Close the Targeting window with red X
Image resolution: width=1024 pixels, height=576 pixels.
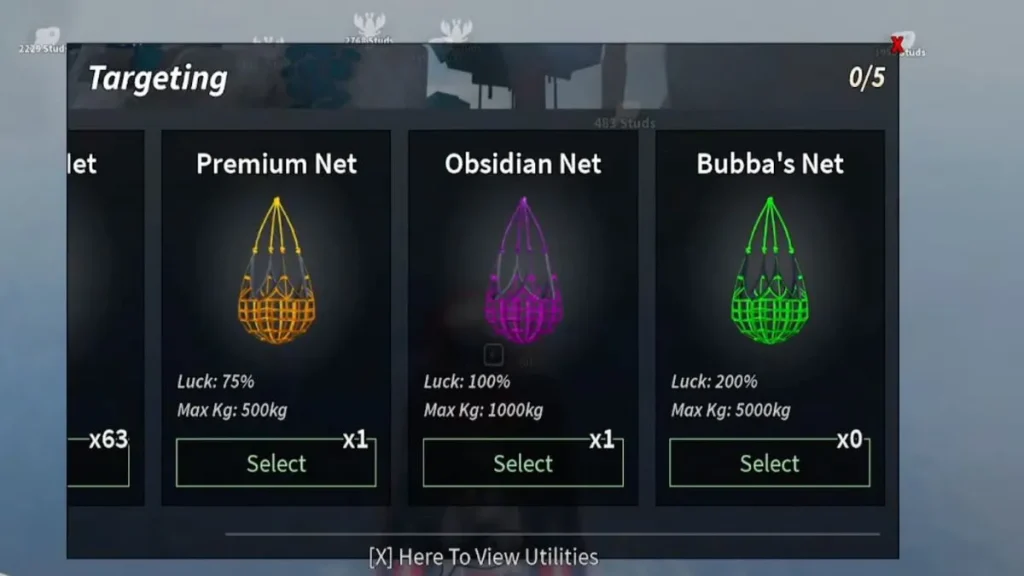[896, 45]
